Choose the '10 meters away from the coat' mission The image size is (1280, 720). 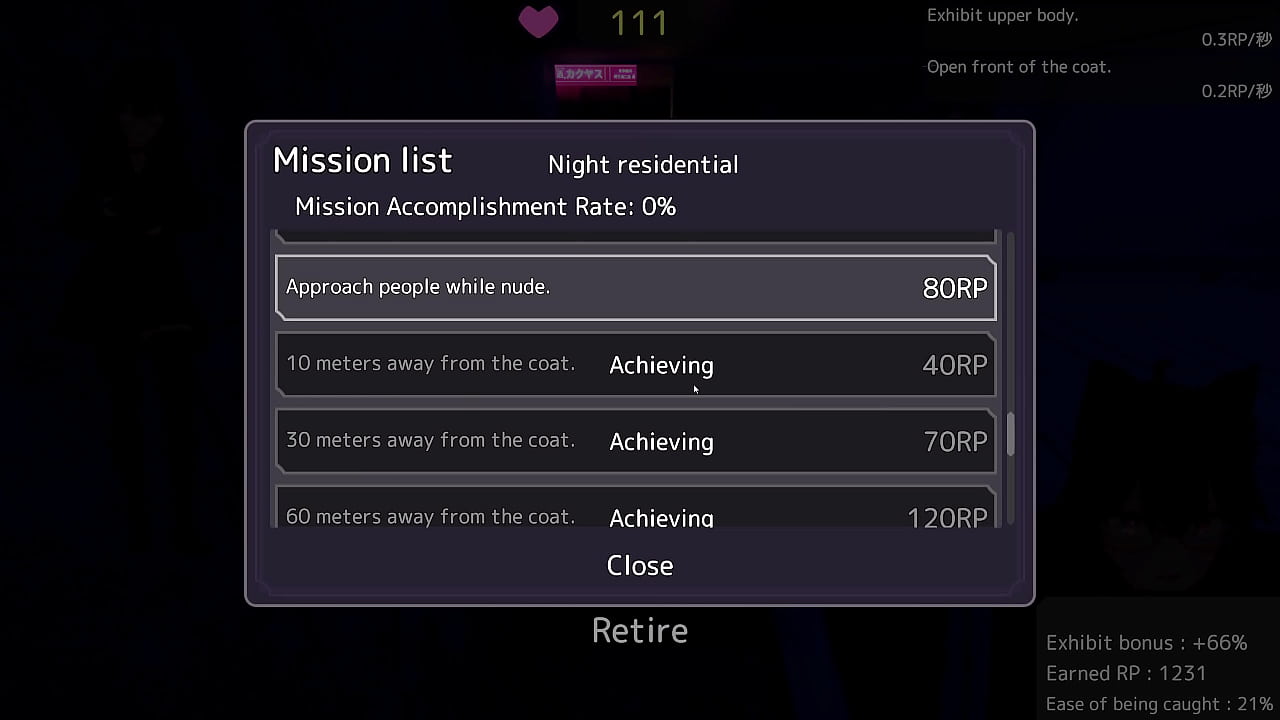636,365
